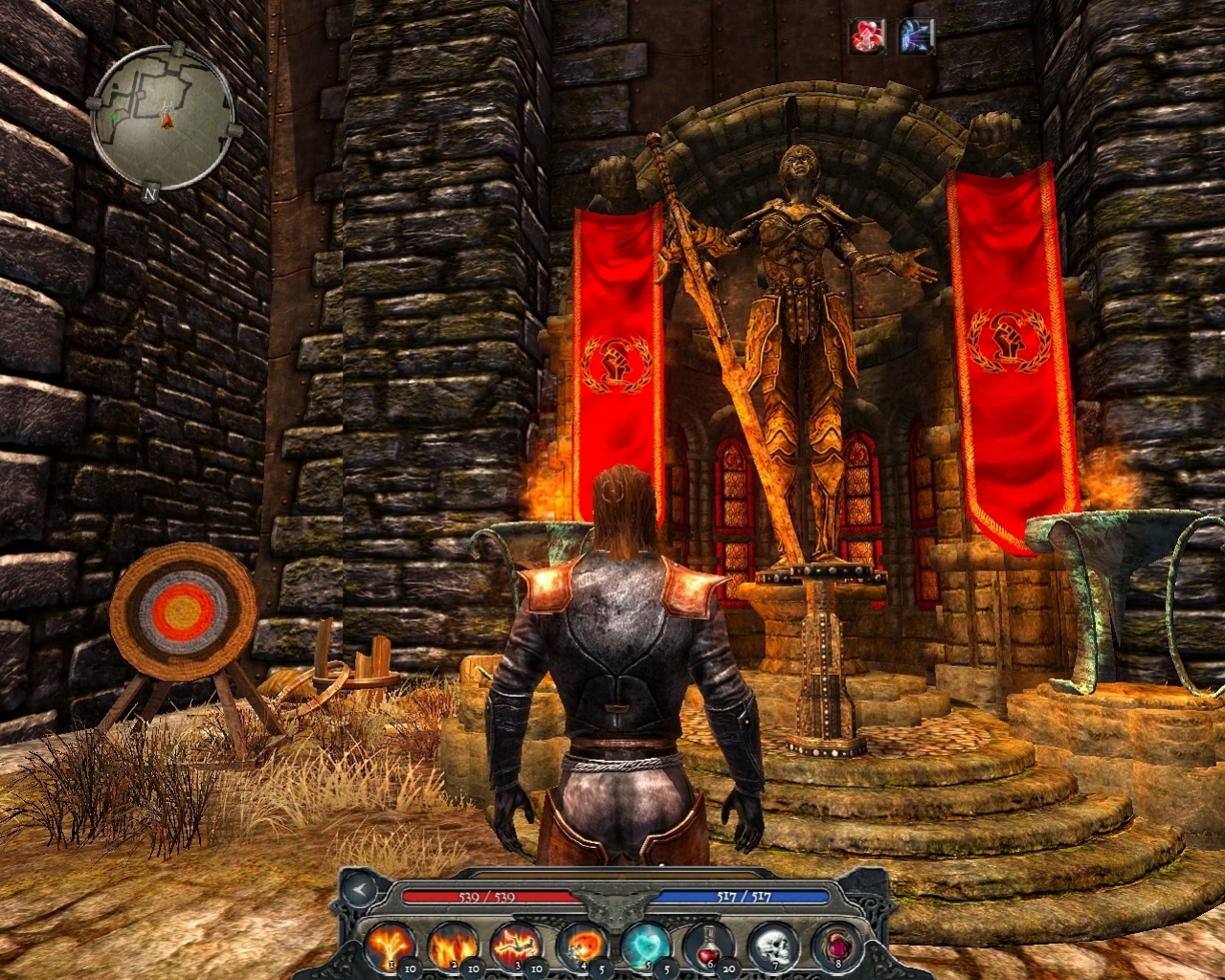This screenshot has width=1225, height=980.
Task: Trigger the glowing cyan heart skill
Action: pyautogui.click(x=644, y=946)
